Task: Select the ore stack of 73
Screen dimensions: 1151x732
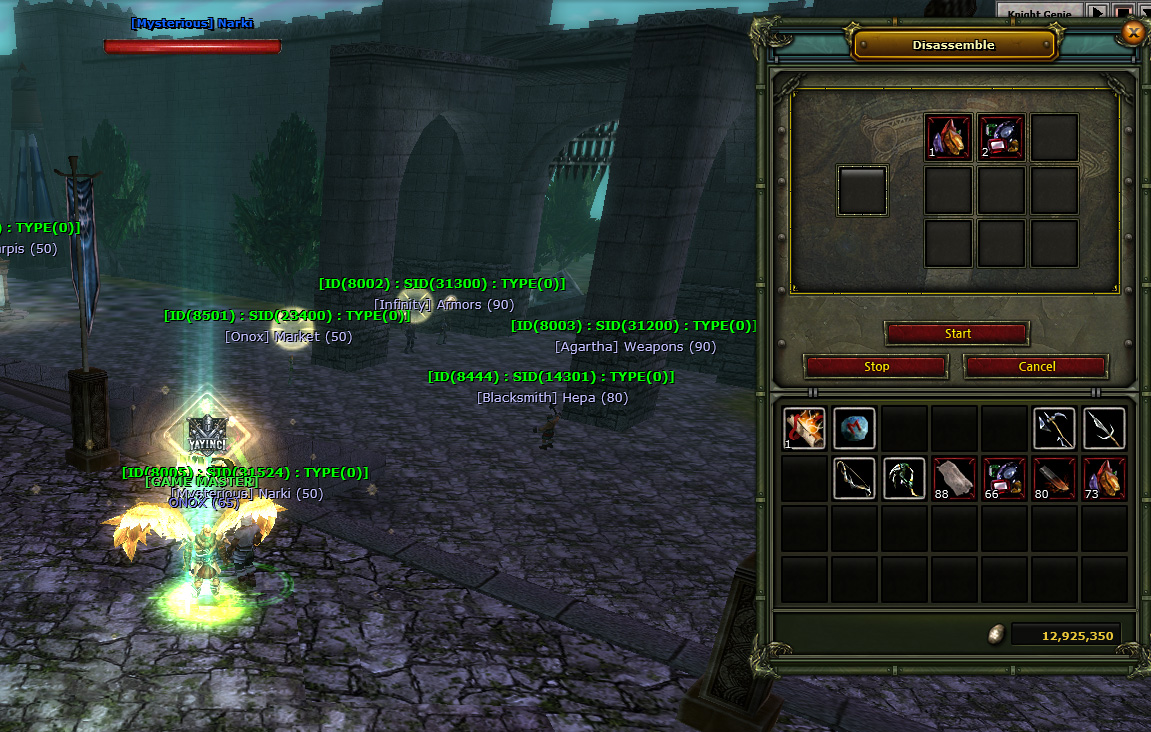Action: pyautogui.click(x=1104, y=479)
